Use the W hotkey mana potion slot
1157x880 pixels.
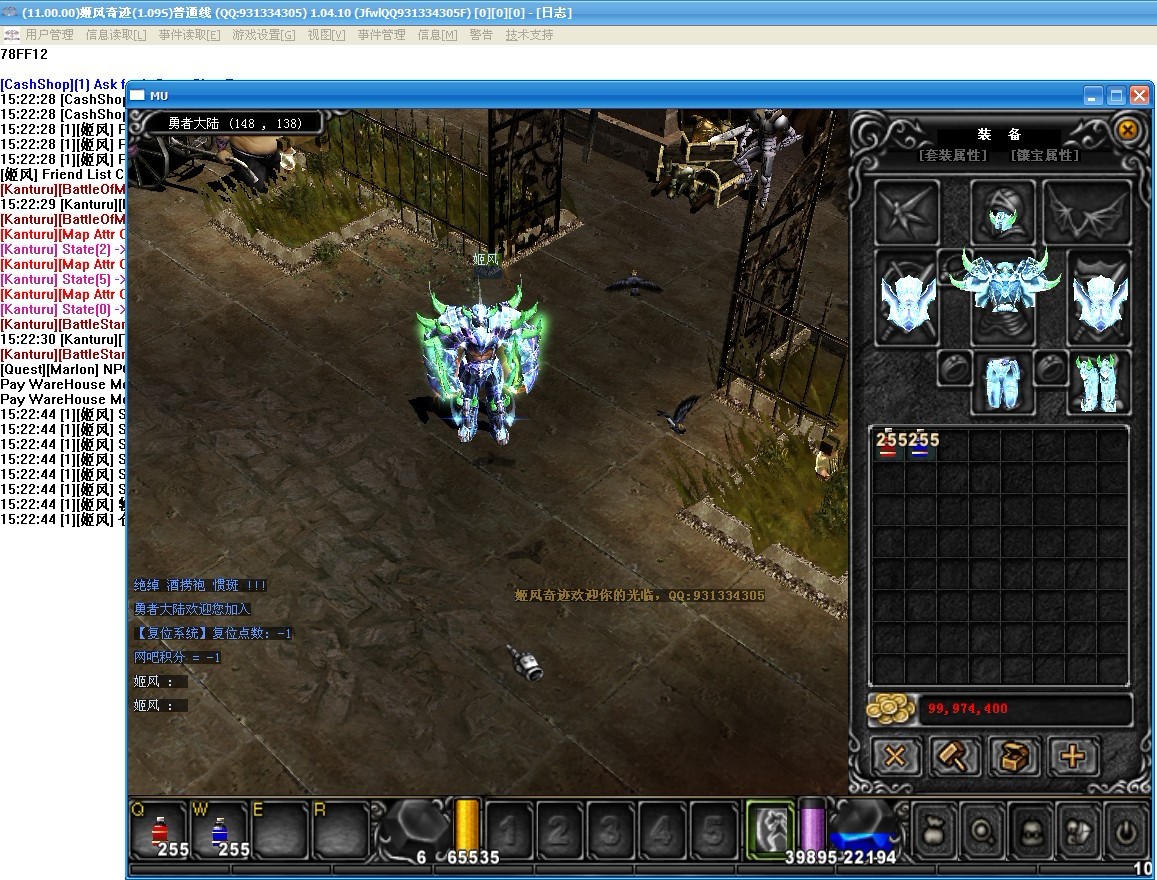pyautogui.click(x=219, y=830)
